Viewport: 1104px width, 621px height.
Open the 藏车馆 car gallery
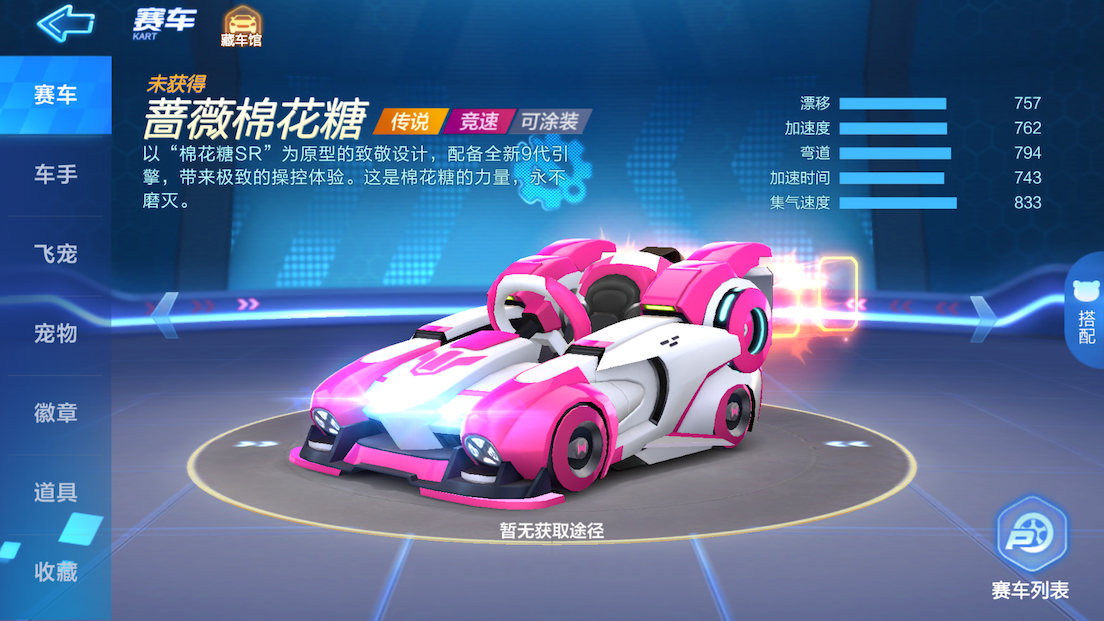tap(240, 27)
